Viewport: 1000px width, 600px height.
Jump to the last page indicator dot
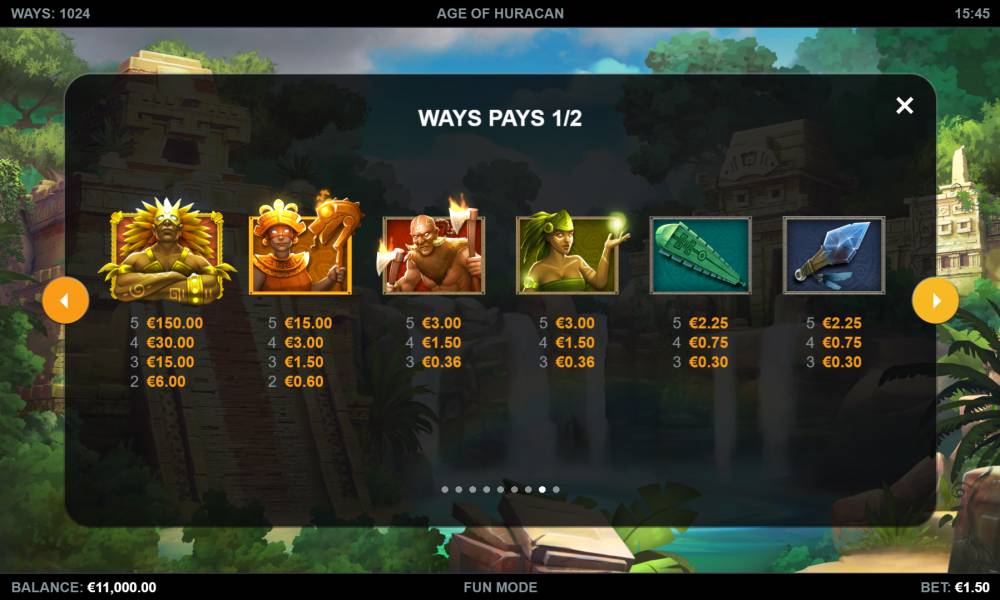(556, 490)
